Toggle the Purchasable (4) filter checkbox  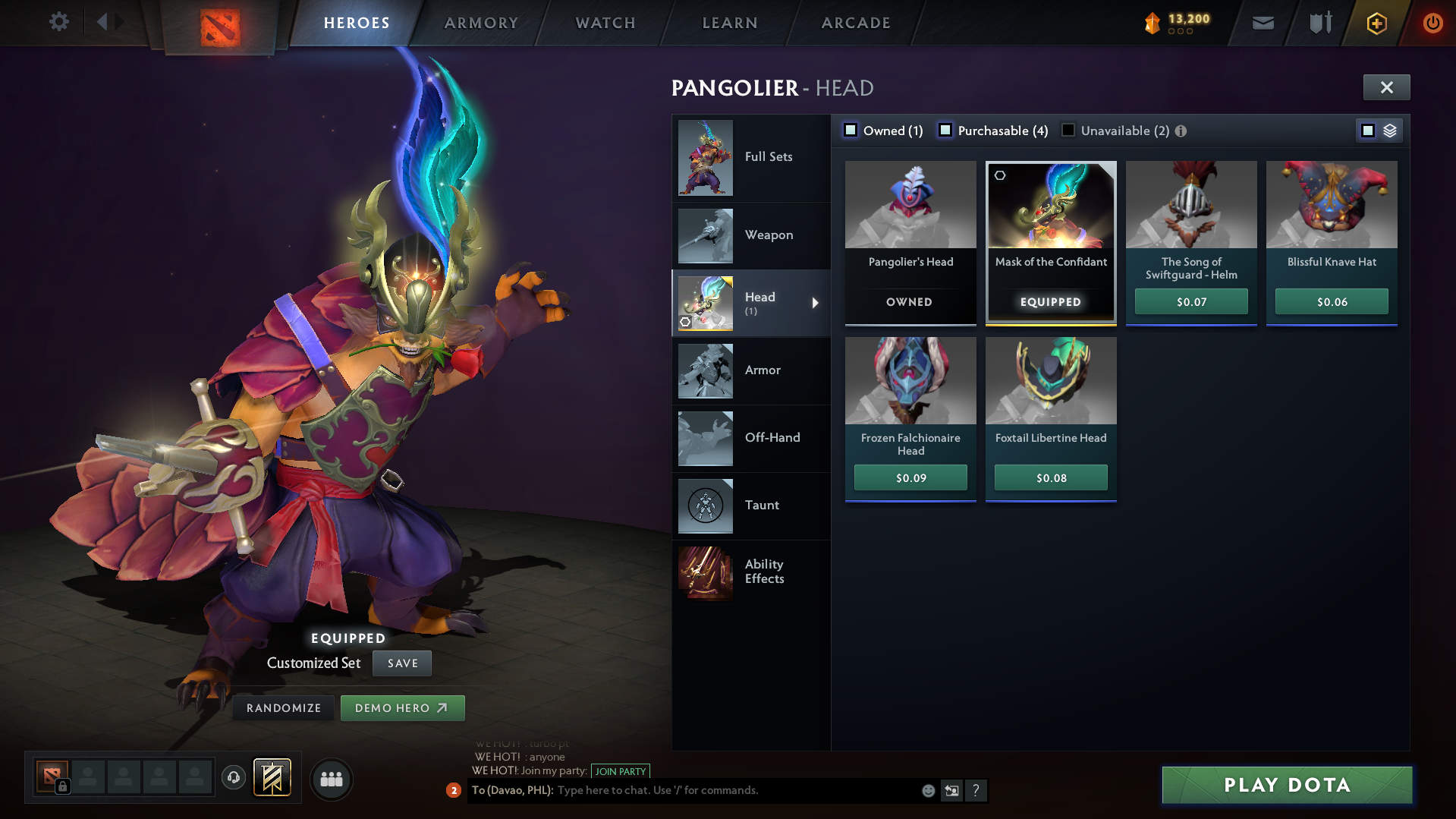[945, 131]
